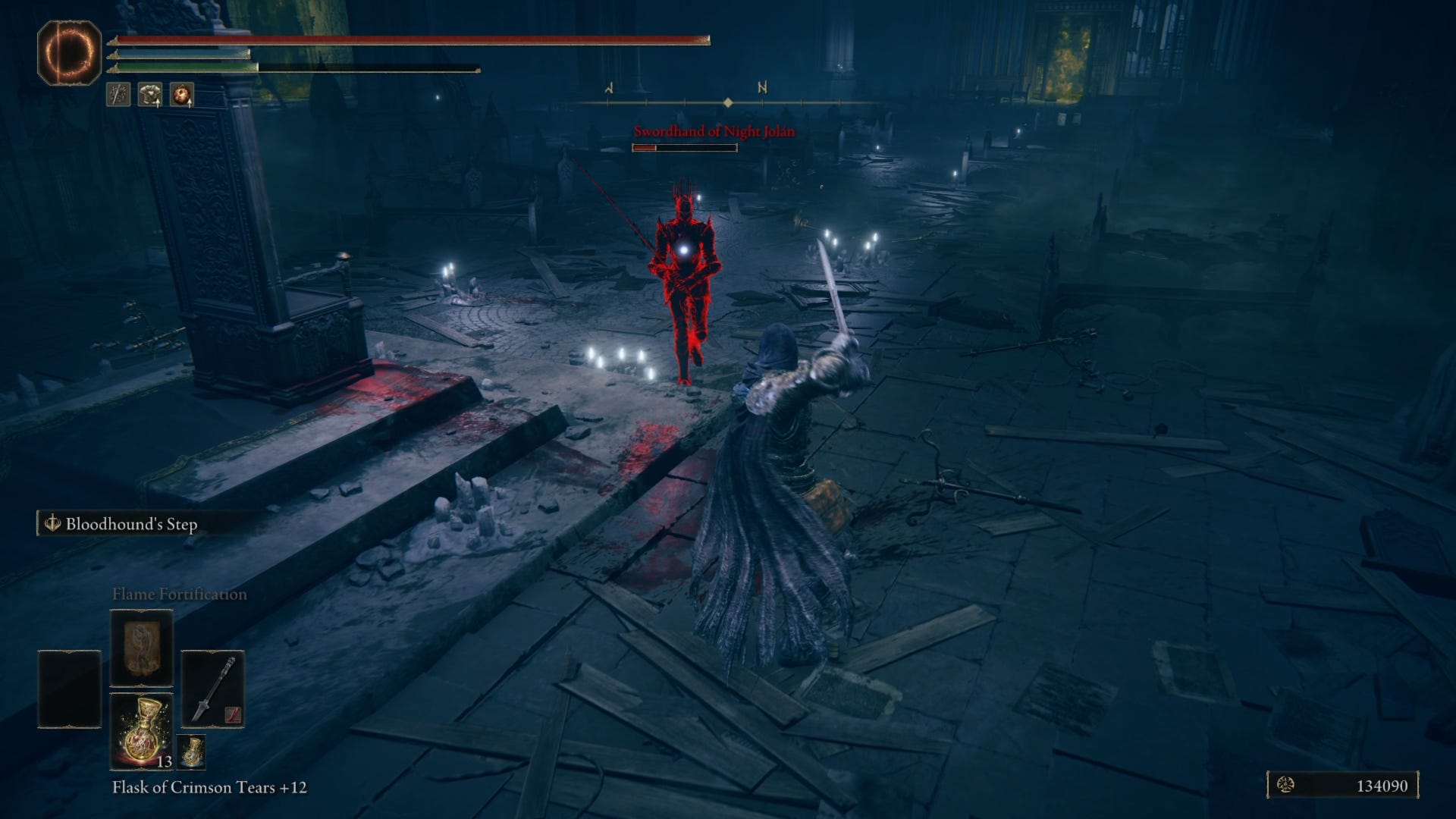
Task: Inspect the crossed-weapon status buff icon
Action: 118,95
